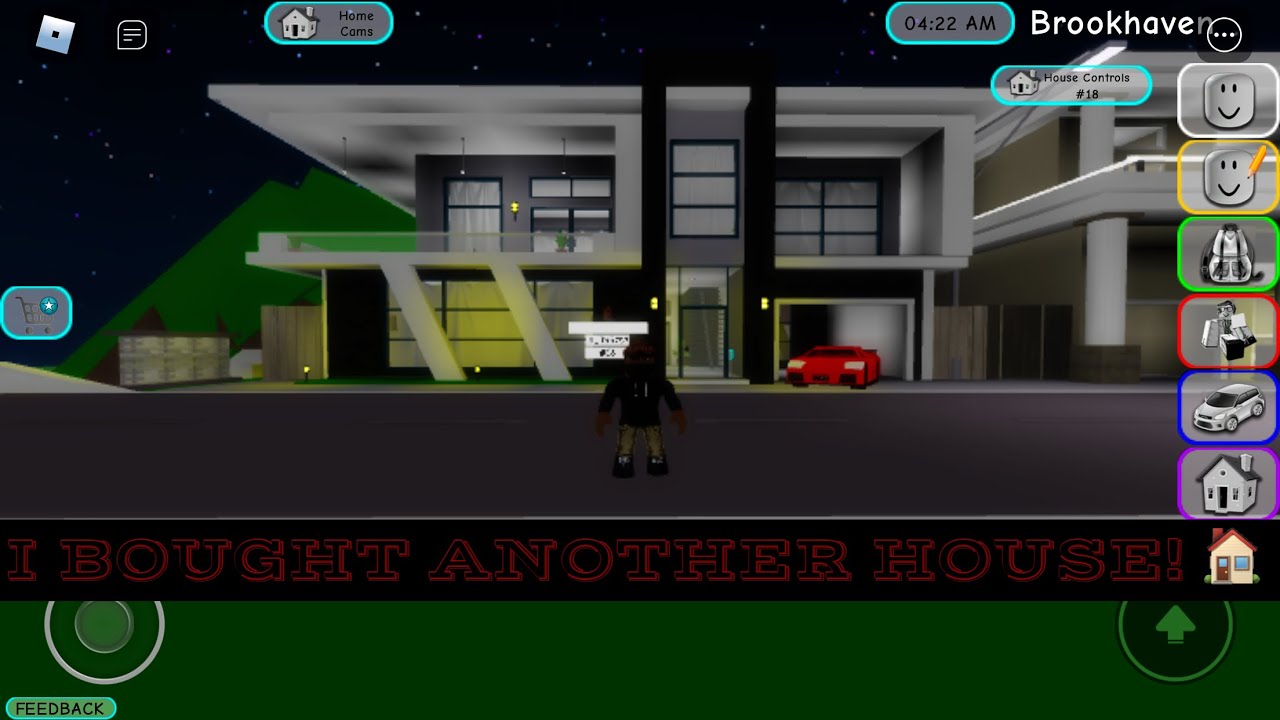Open the avatar editor with pencil
This screenshot has height=720, width=1280.
[x=1228, y=177]
